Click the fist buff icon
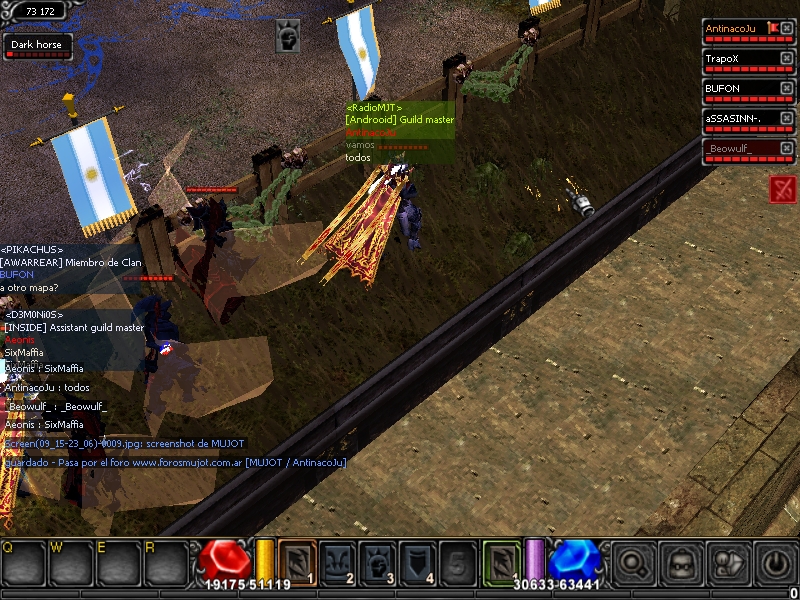 pos(288,35)
